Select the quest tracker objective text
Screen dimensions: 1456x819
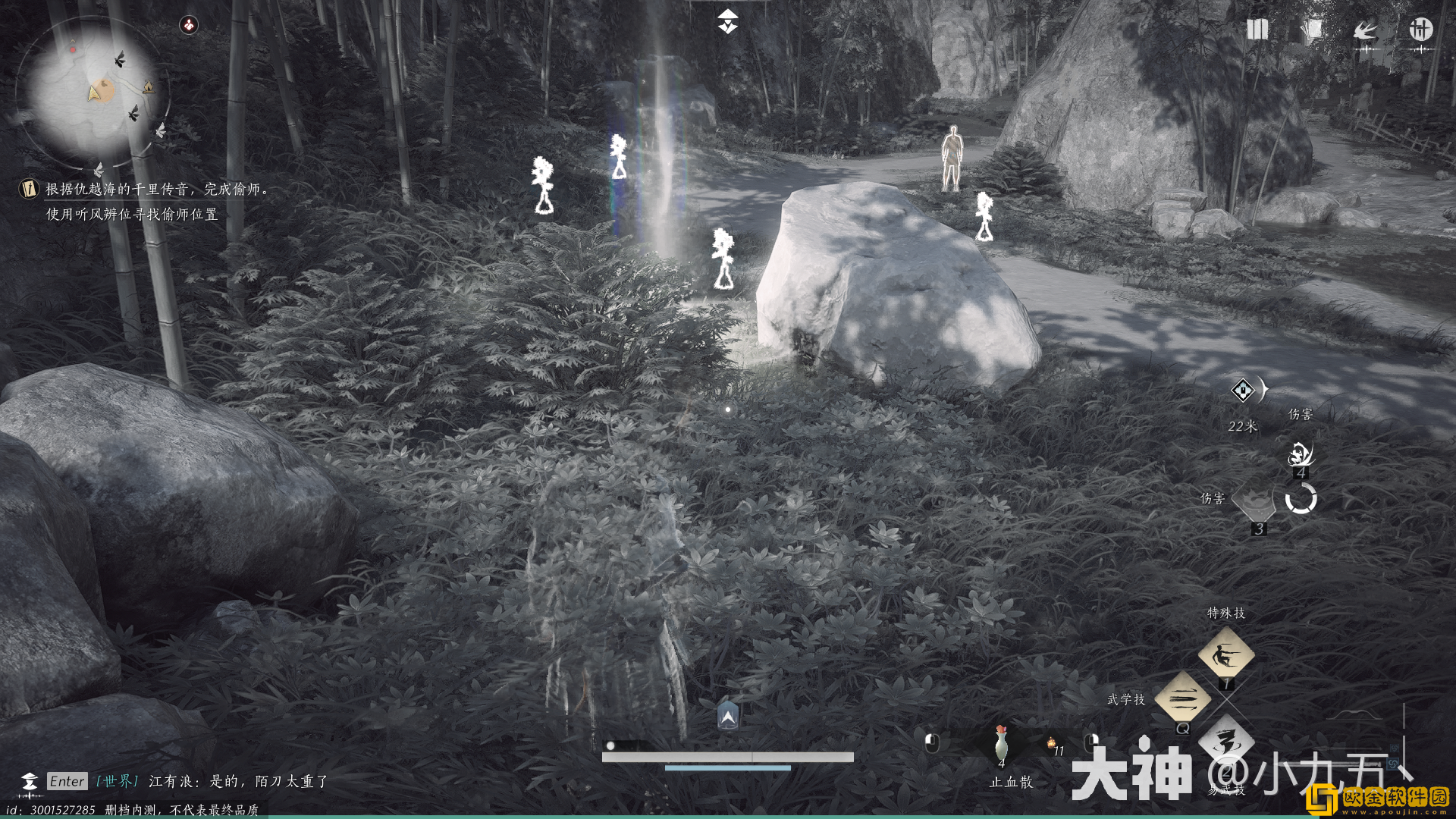point(156,201)
